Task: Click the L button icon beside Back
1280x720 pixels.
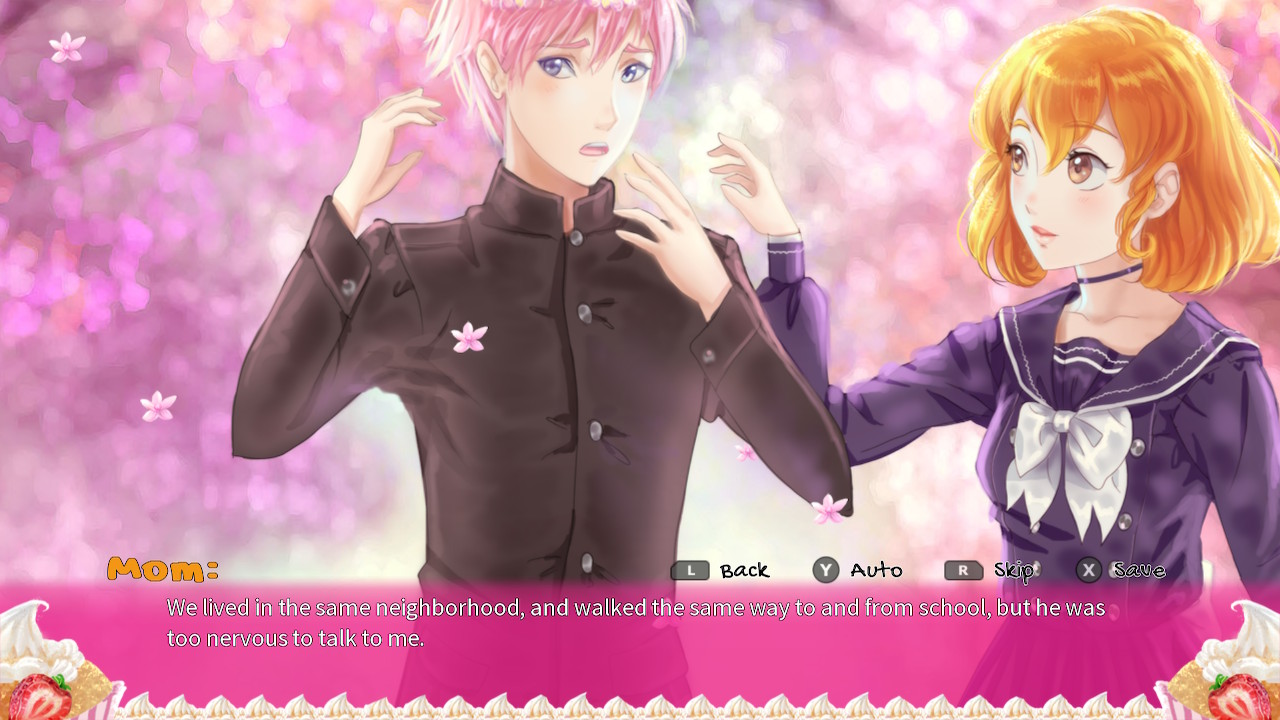Action: click(689, 570)
